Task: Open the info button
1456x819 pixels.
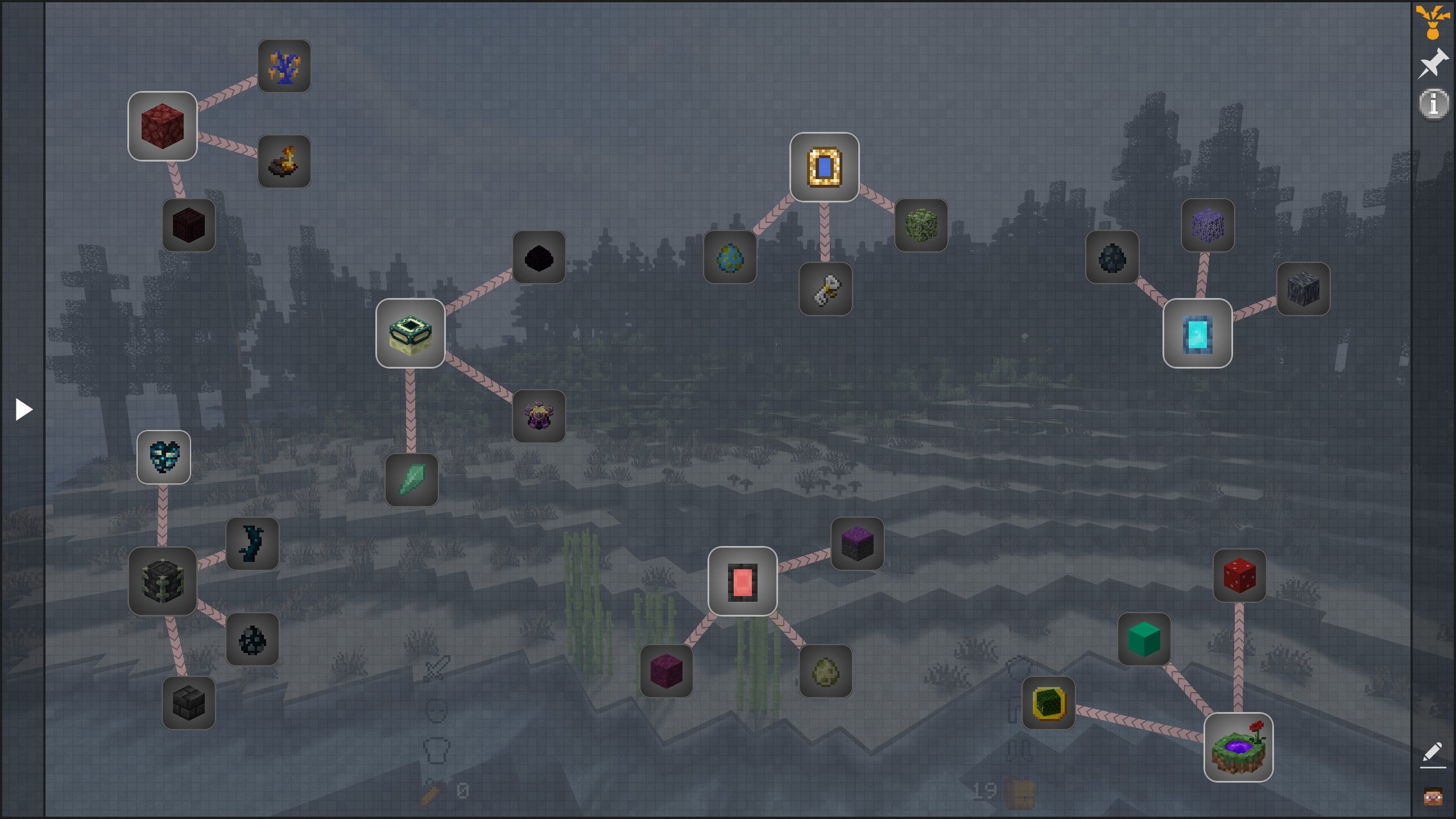Action: [1433, 104]
